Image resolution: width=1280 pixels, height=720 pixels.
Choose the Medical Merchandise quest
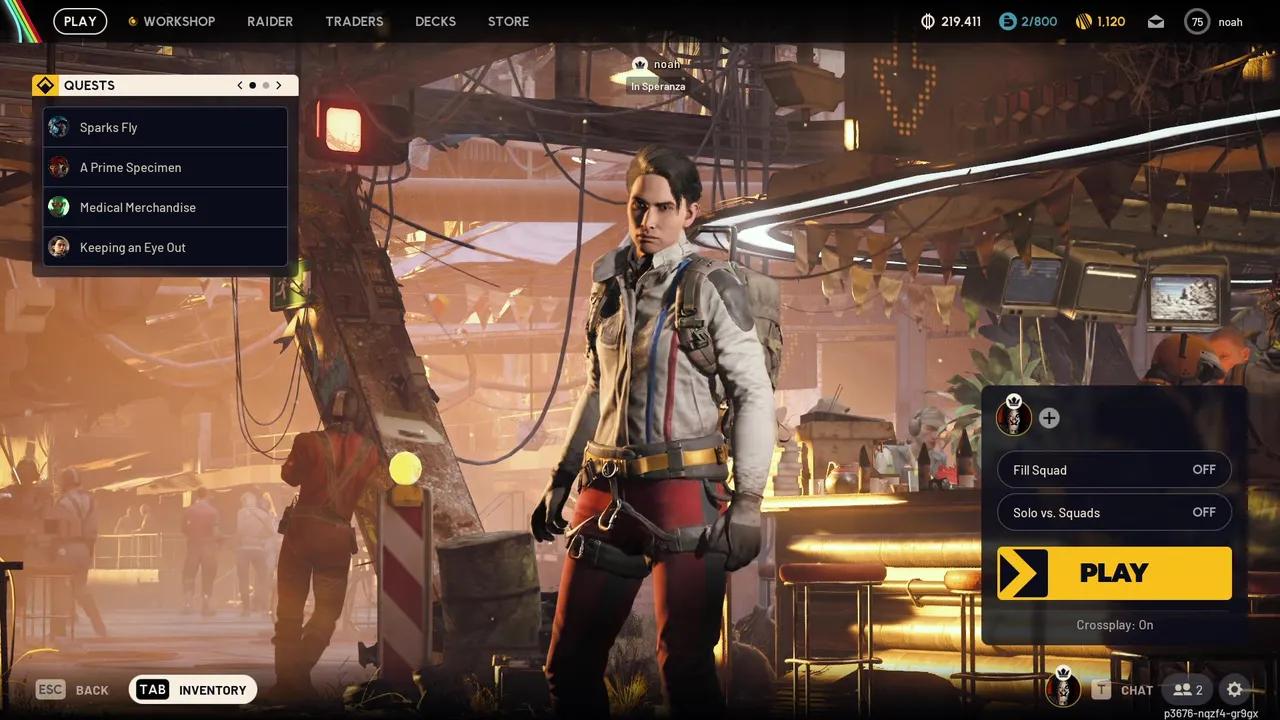coord(166,207)
